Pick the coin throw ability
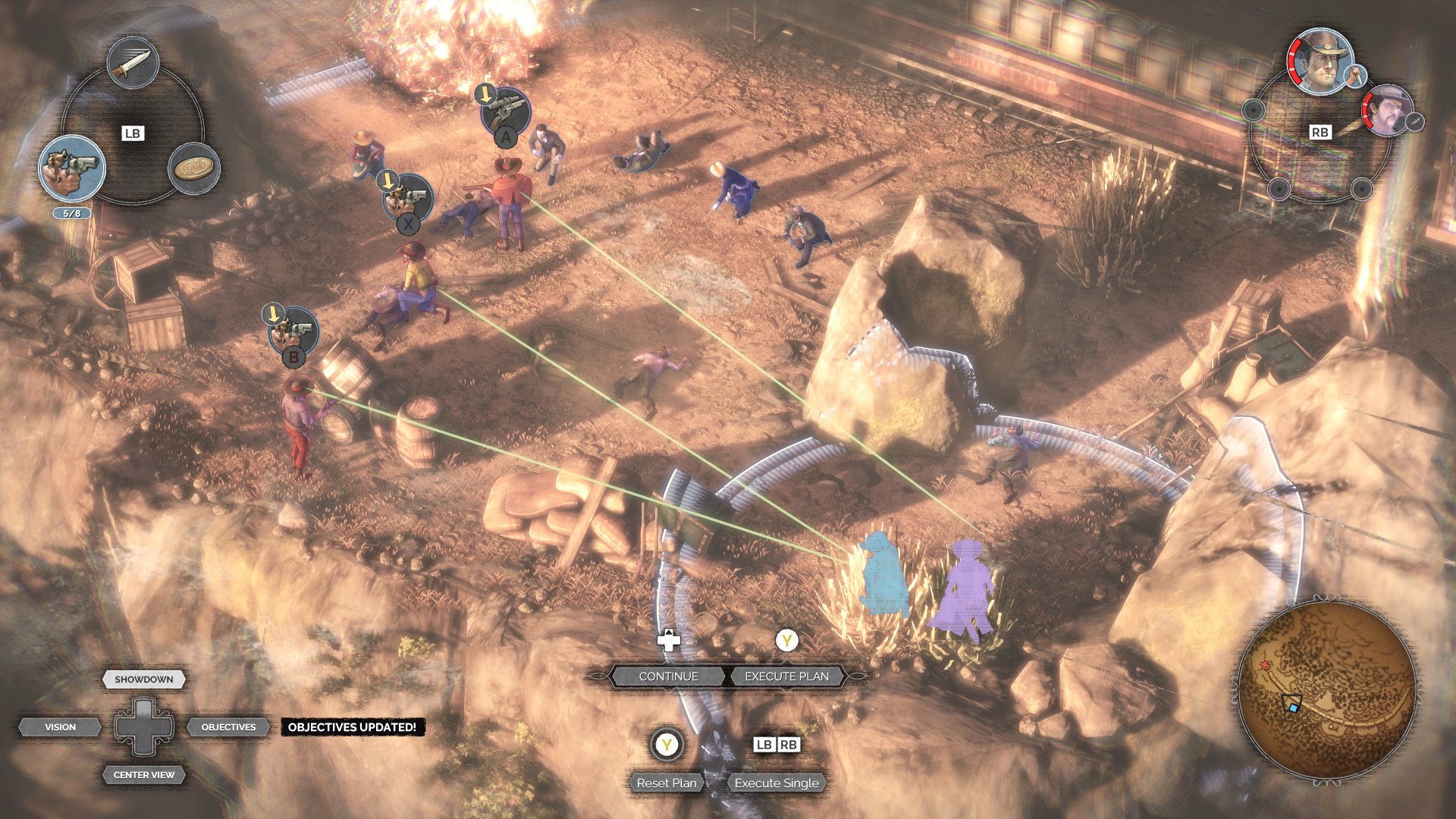 (x=193, y=168)
